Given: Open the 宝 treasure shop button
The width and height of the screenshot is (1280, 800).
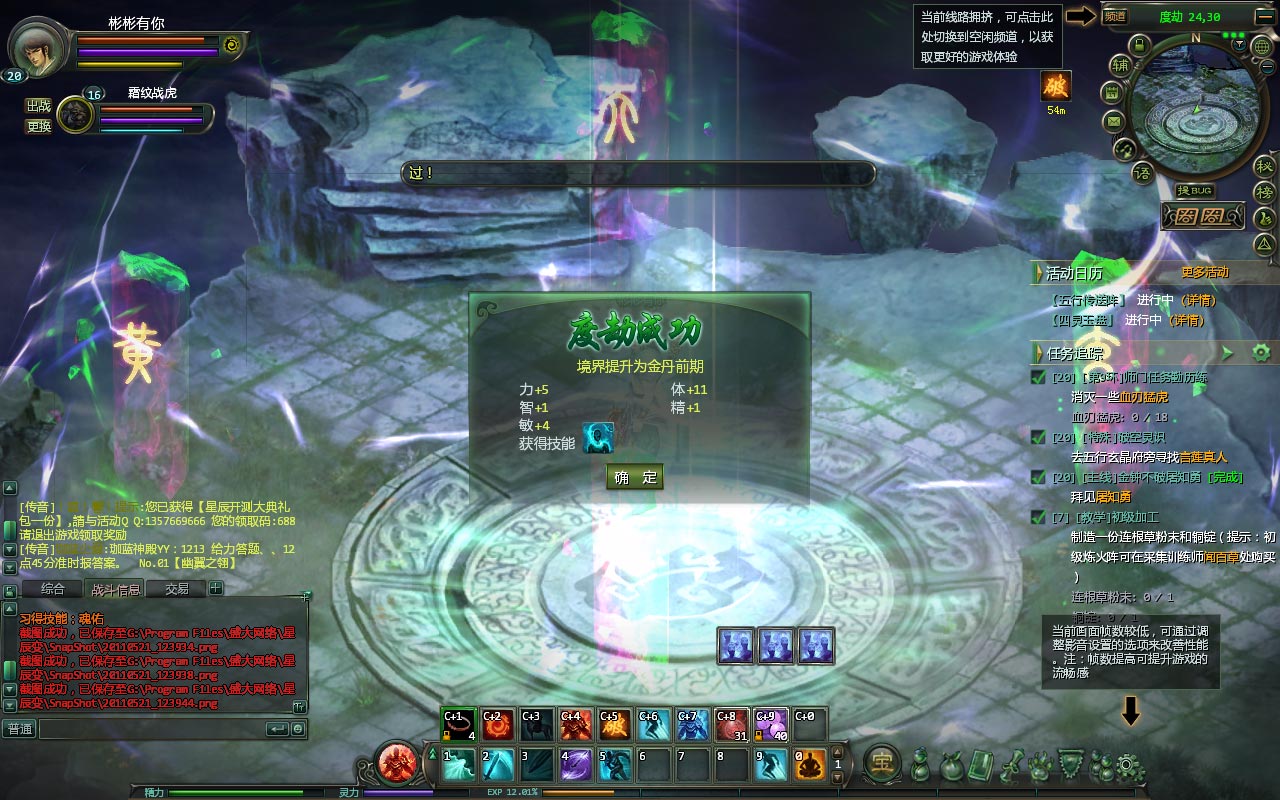Looking at the screenshot, I should (x=882, y=763).
